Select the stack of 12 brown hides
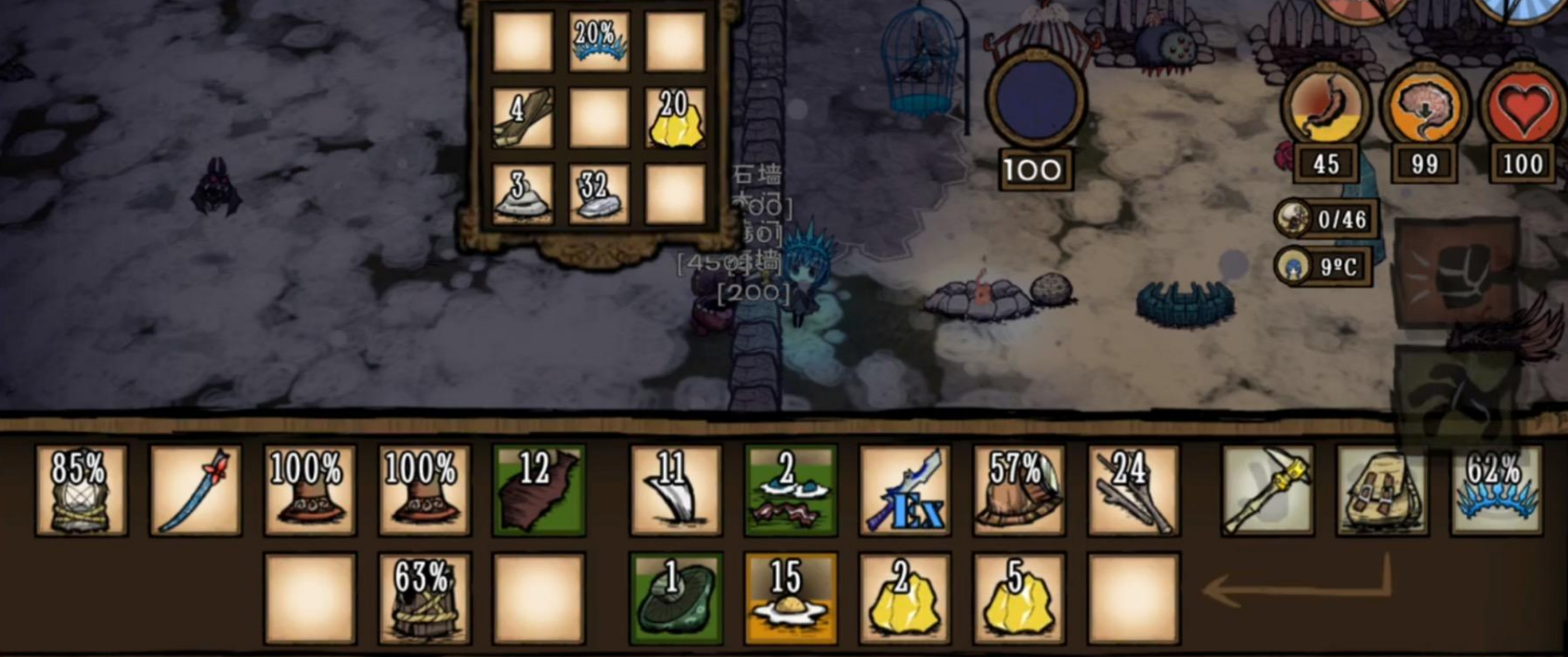Image resolution: width=1568 pixels, height=657 pixels. [x=538, y=490]
